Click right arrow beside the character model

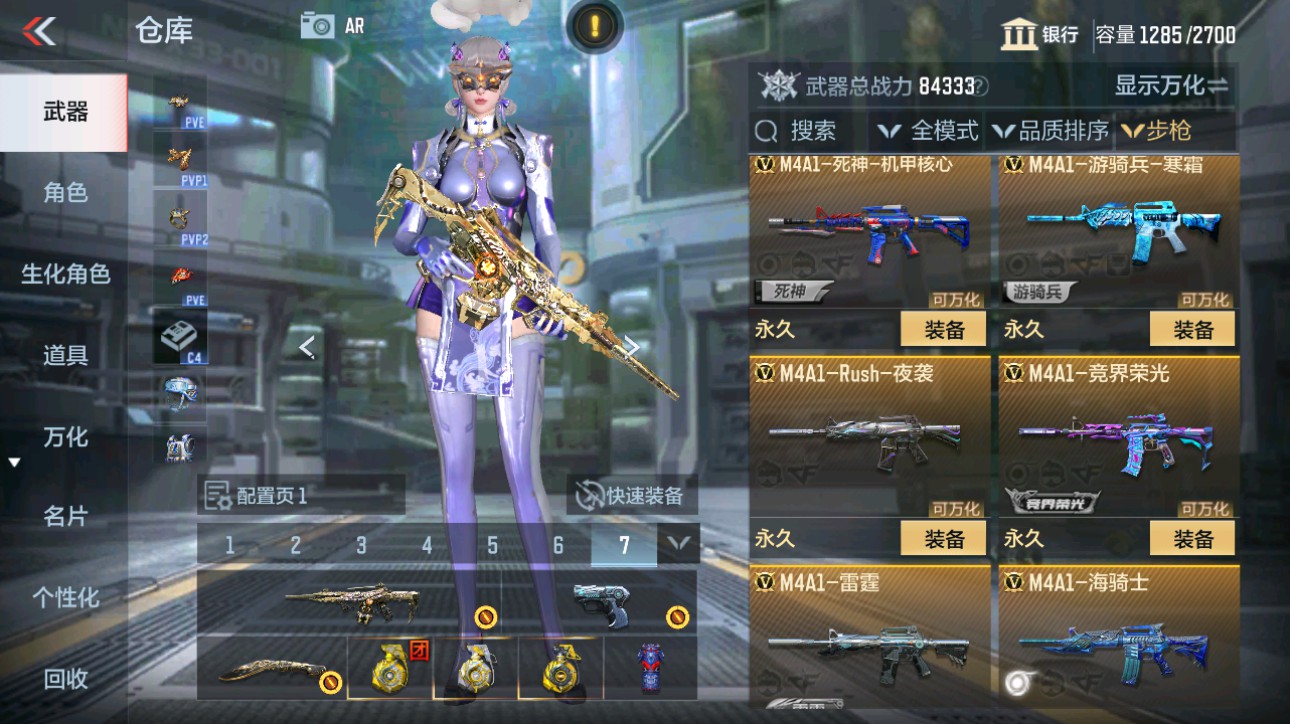633,345
